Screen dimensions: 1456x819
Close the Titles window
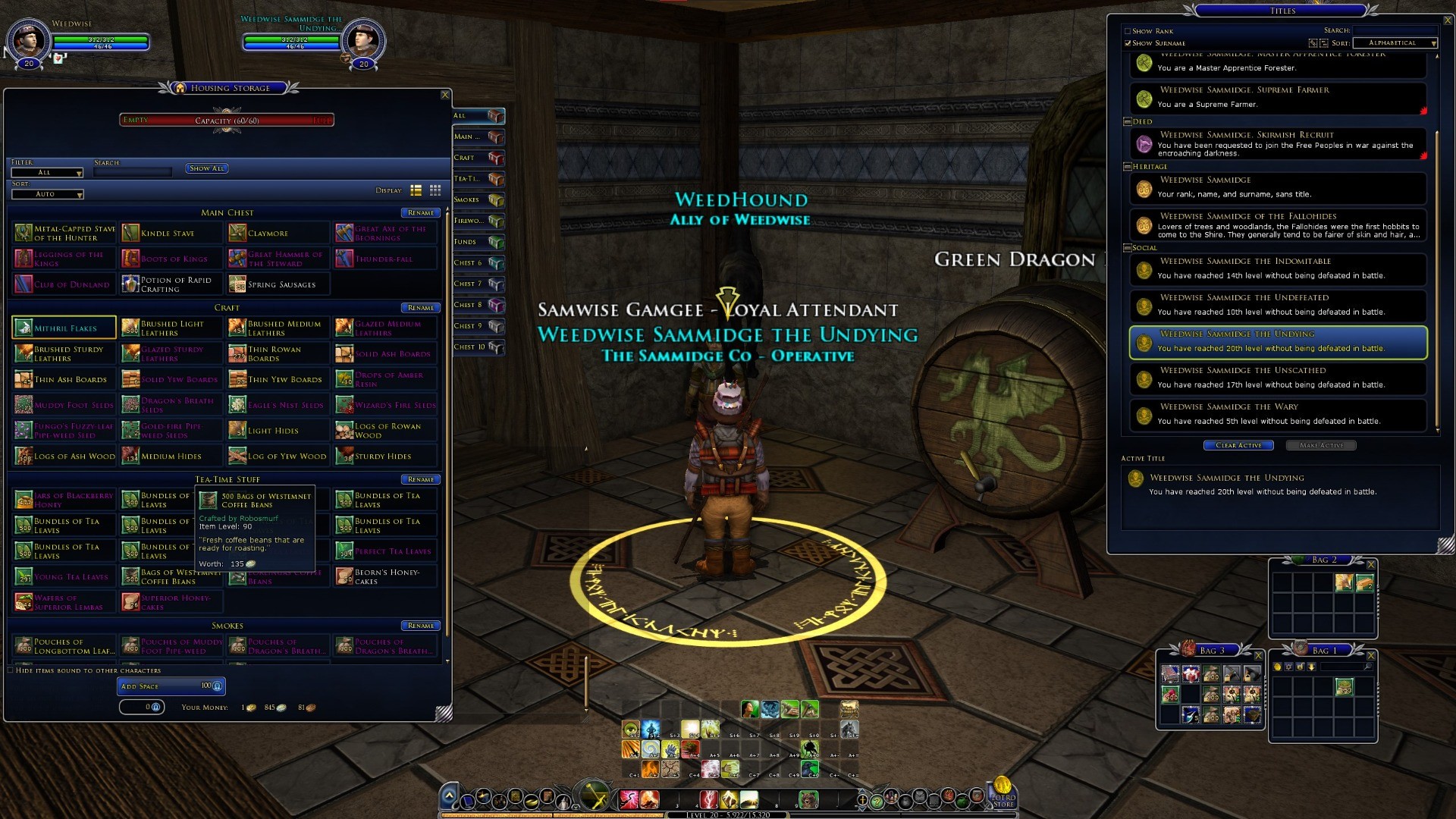pos(1447,20)
